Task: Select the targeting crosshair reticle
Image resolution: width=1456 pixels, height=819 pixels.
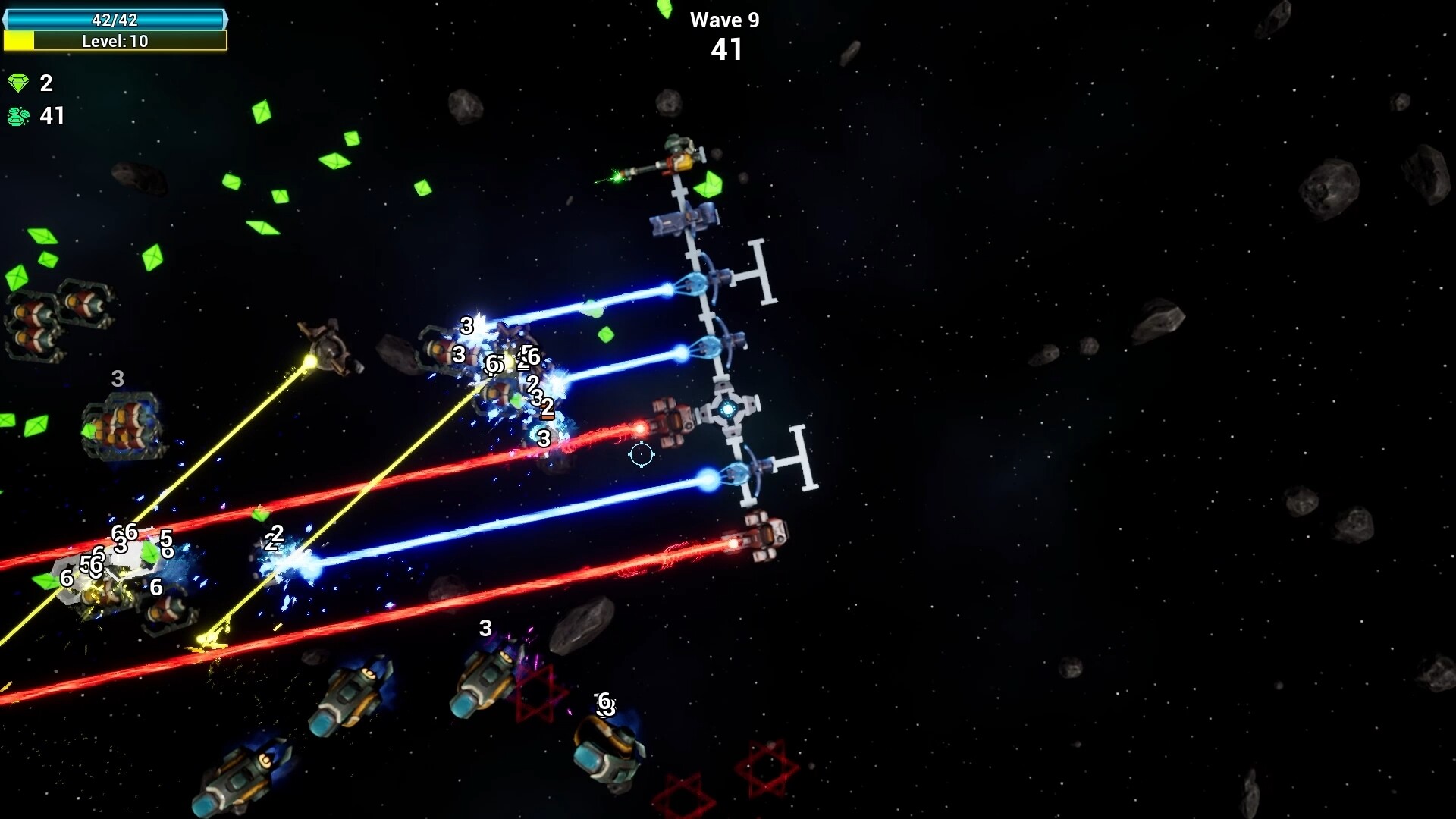Action: pyautogui.click(x=641, y=454)
